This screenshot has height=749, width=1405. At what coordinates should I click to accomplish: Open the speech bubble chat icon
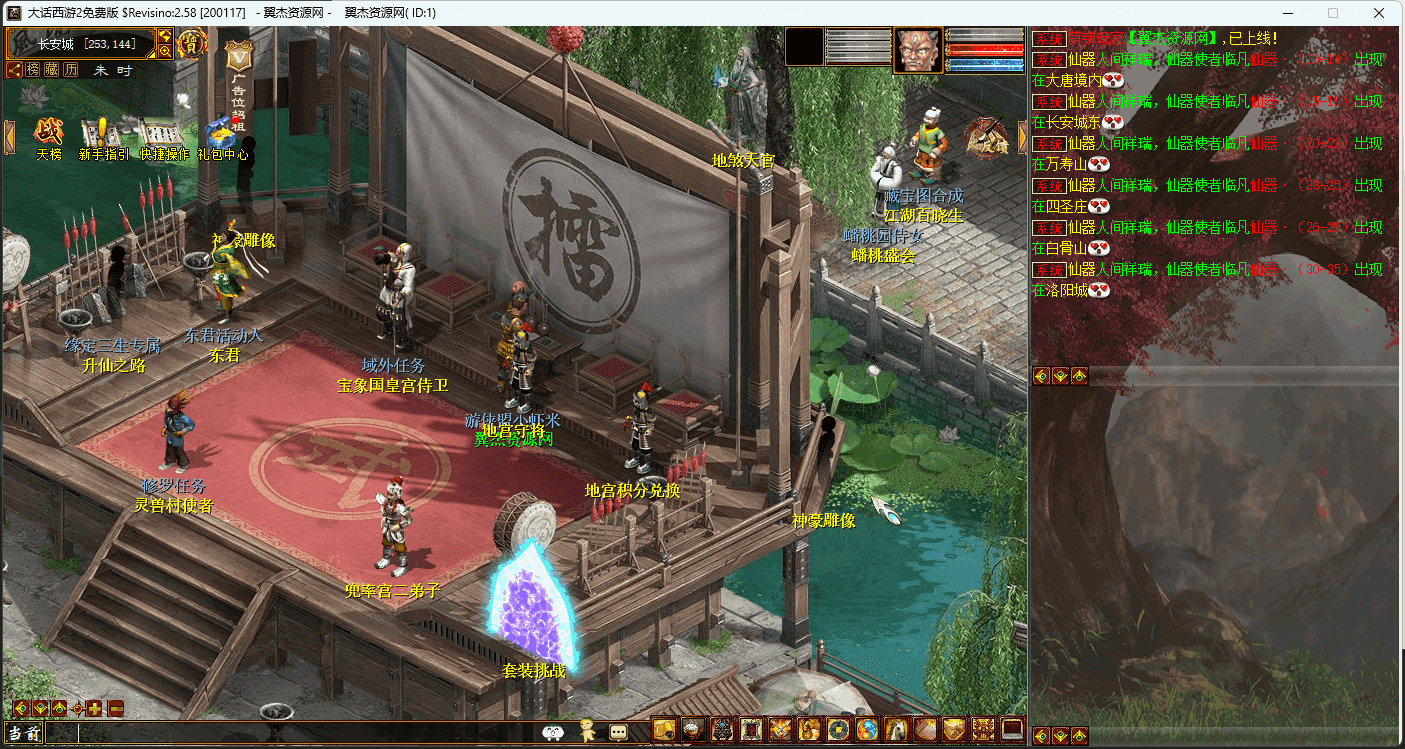pos(618,731)
